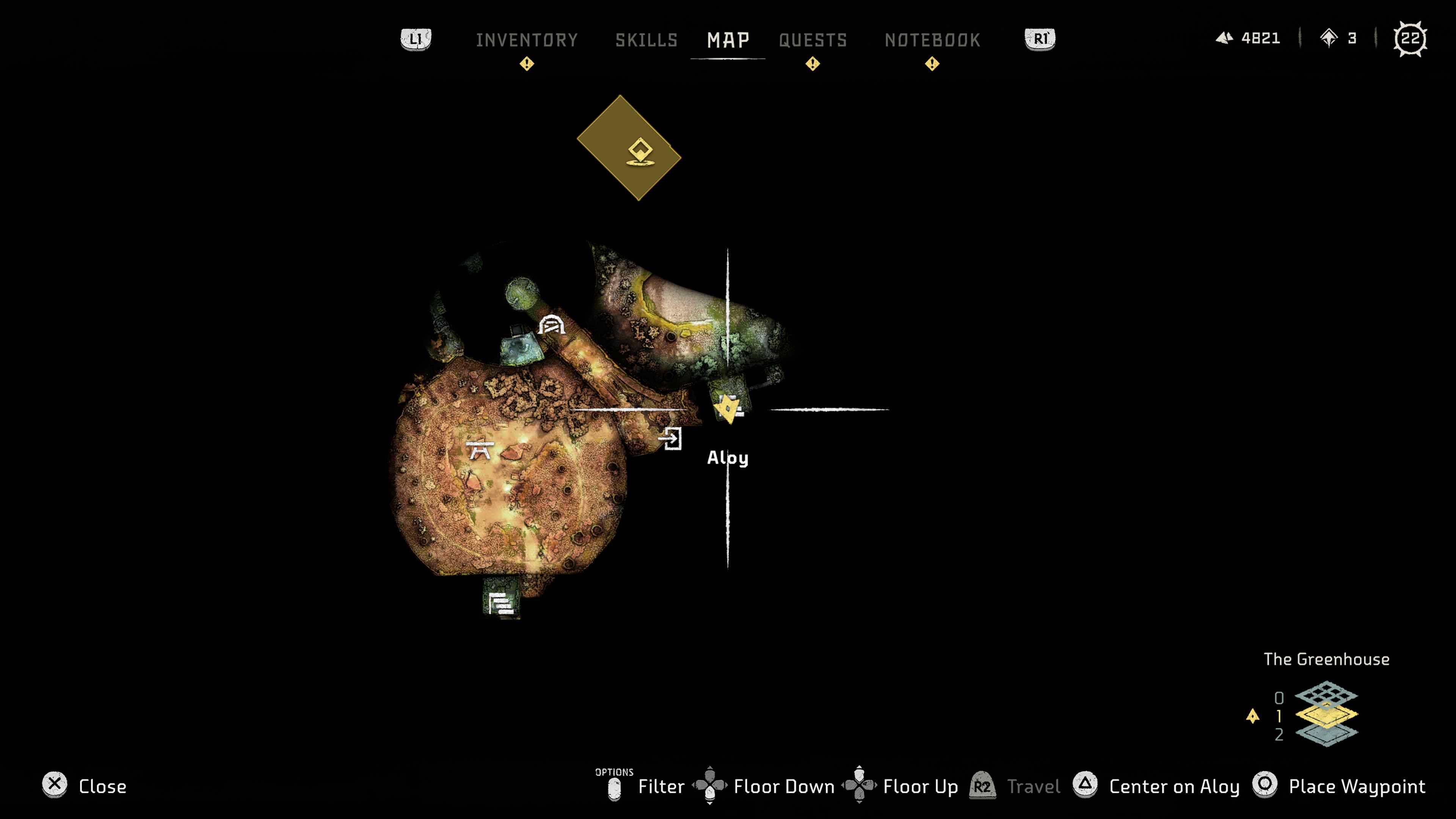This screenshot has height=819, width=1456.
Task: Open the Skills tab
Action: point(646,40)
